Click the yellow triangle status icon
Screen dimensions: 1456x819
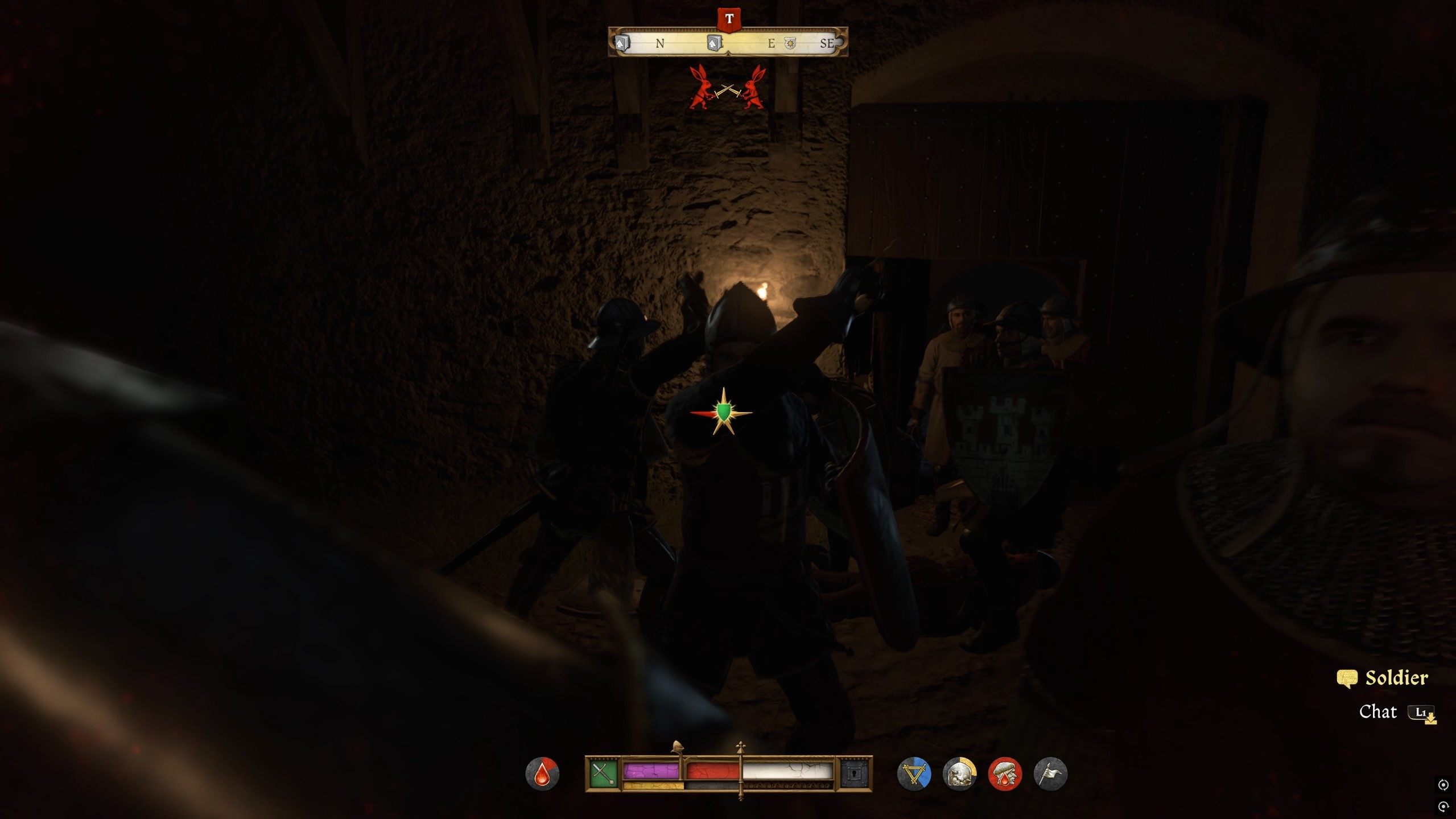point(914,774)
